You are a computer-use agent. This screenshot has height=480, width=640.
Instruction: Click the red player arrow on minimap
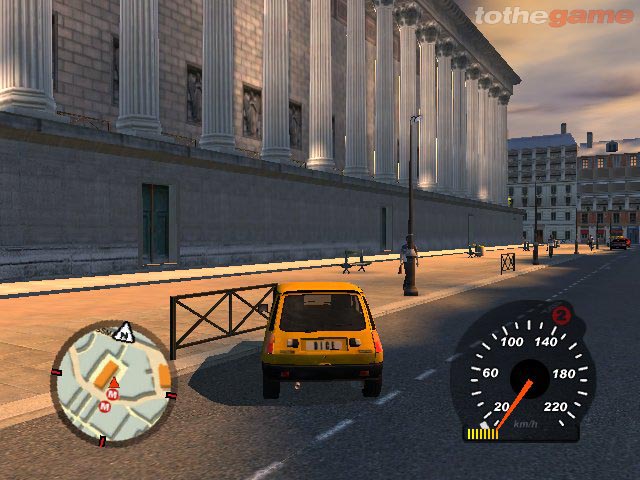click(113, 383)
